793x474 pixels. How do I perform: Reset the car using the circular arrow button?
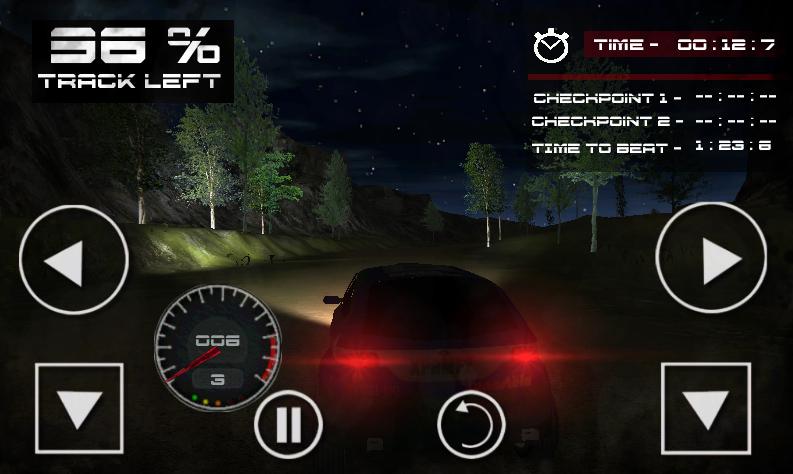coord(471,424)
